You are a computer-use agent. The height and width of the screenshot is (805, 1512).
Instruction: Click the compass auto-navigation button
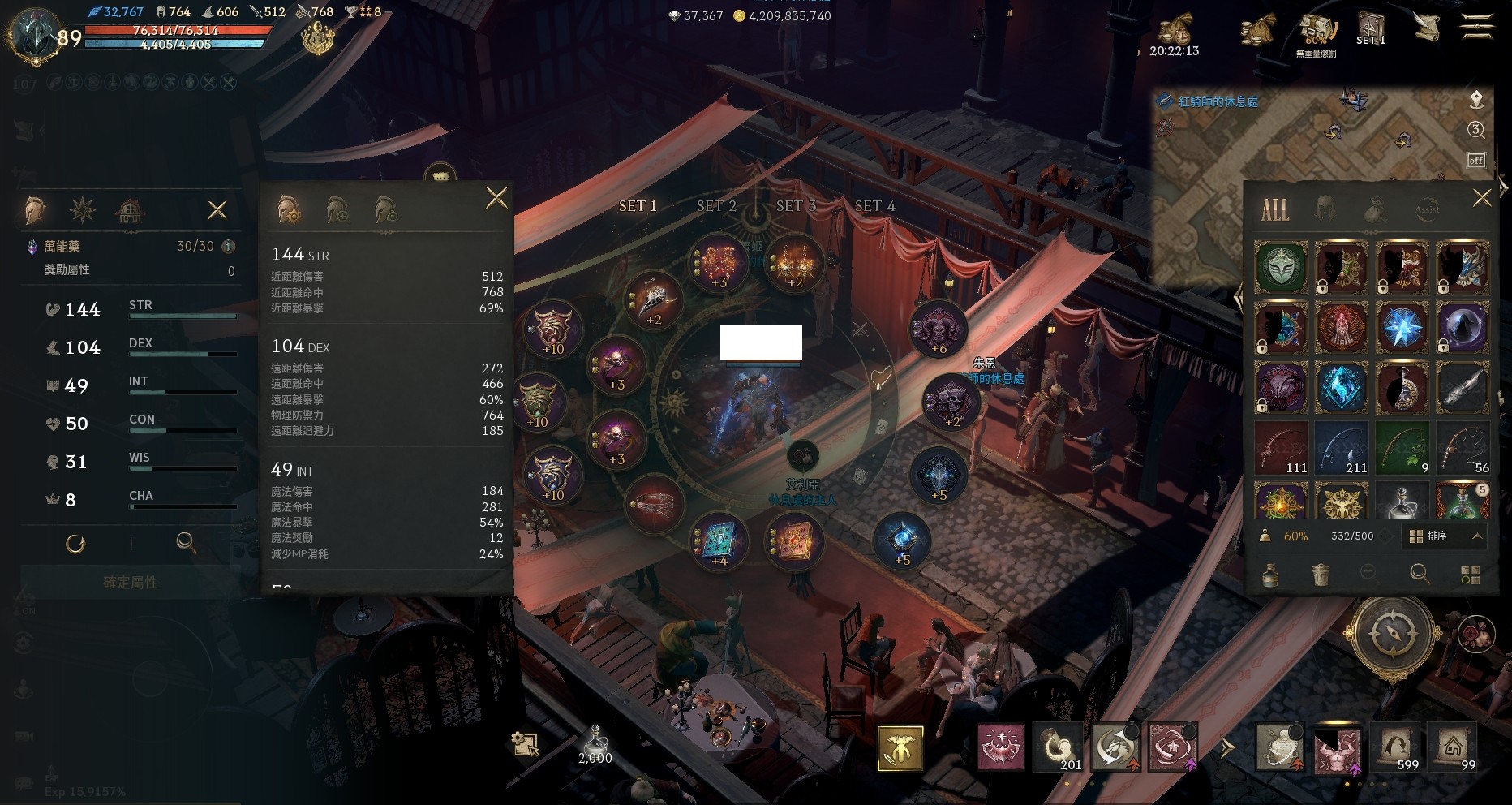(1392, 634)
